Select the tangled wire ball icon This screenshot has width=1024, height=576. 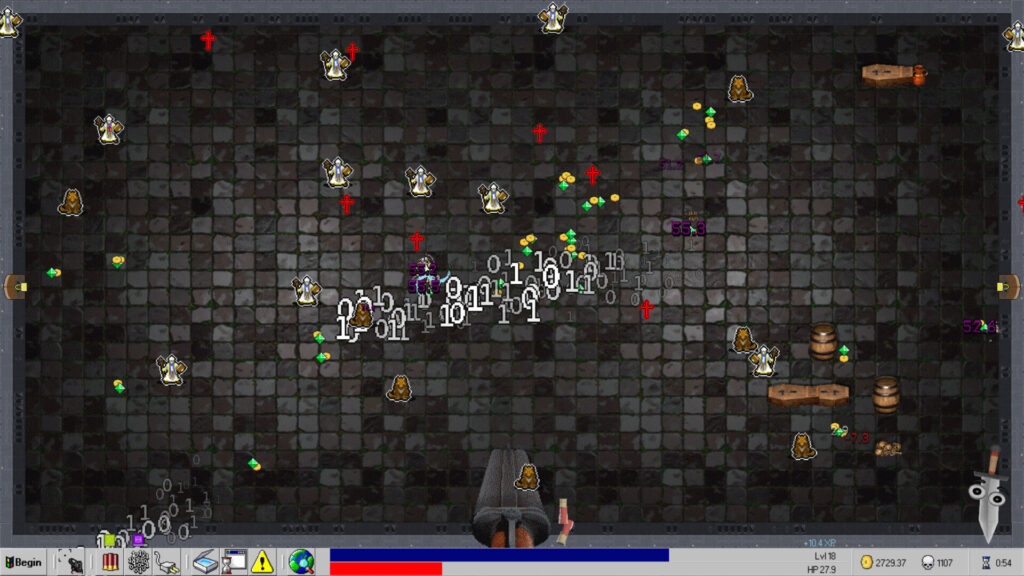coord(138,562)
